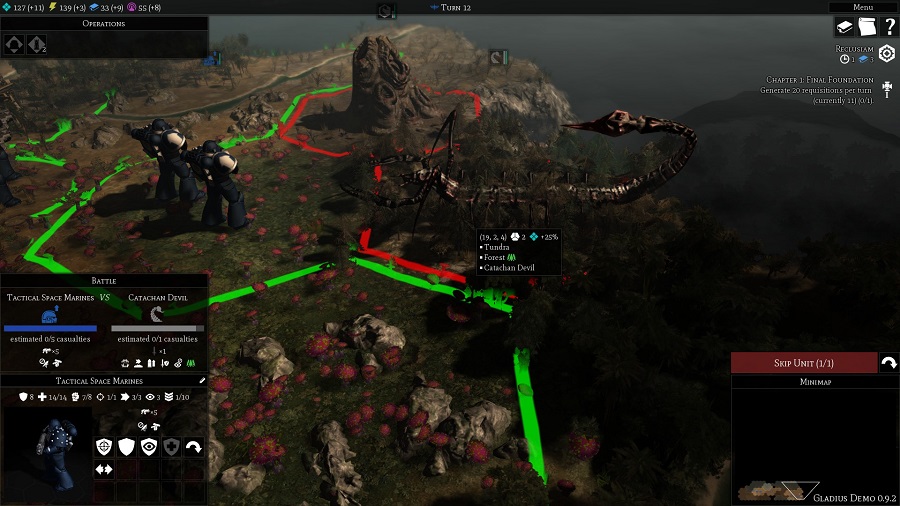Open the scroll log icon
Screen dimensions: 900x506
866,27
